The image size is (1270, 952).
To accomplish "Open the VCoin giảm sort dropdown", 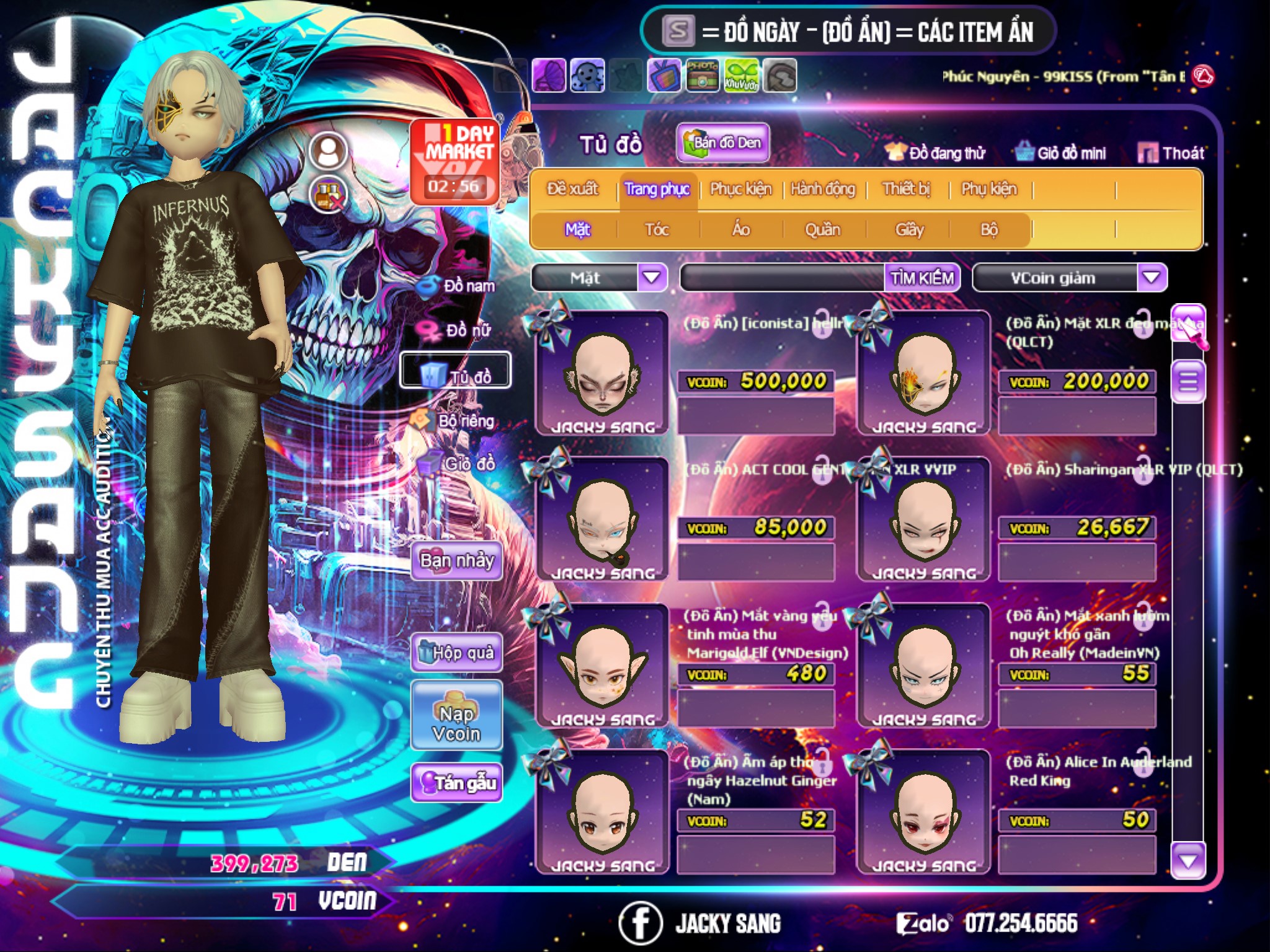I will 1151,278.
